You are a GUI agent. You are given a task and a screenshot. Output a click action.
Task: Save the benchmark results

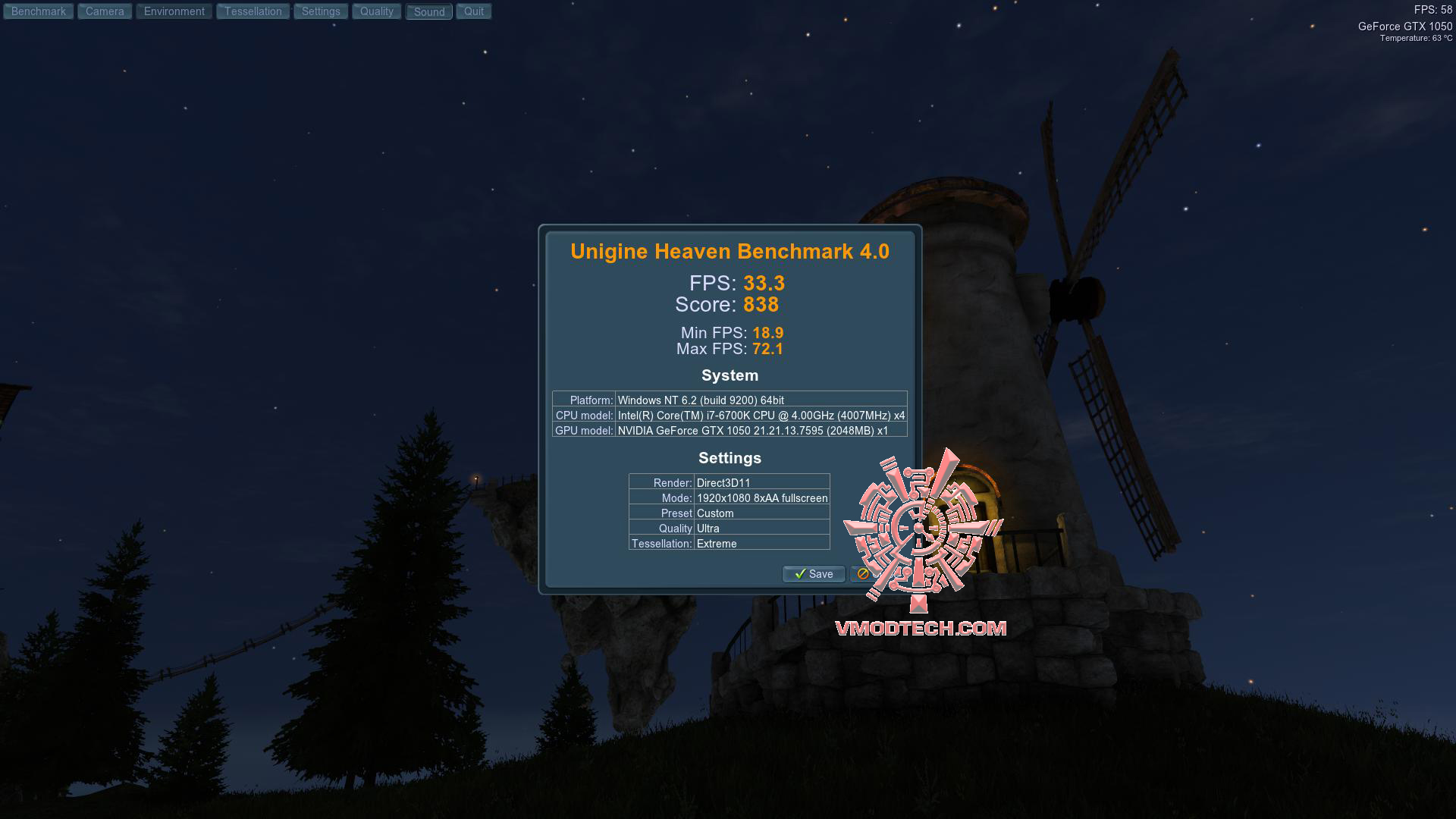[814, 574]
